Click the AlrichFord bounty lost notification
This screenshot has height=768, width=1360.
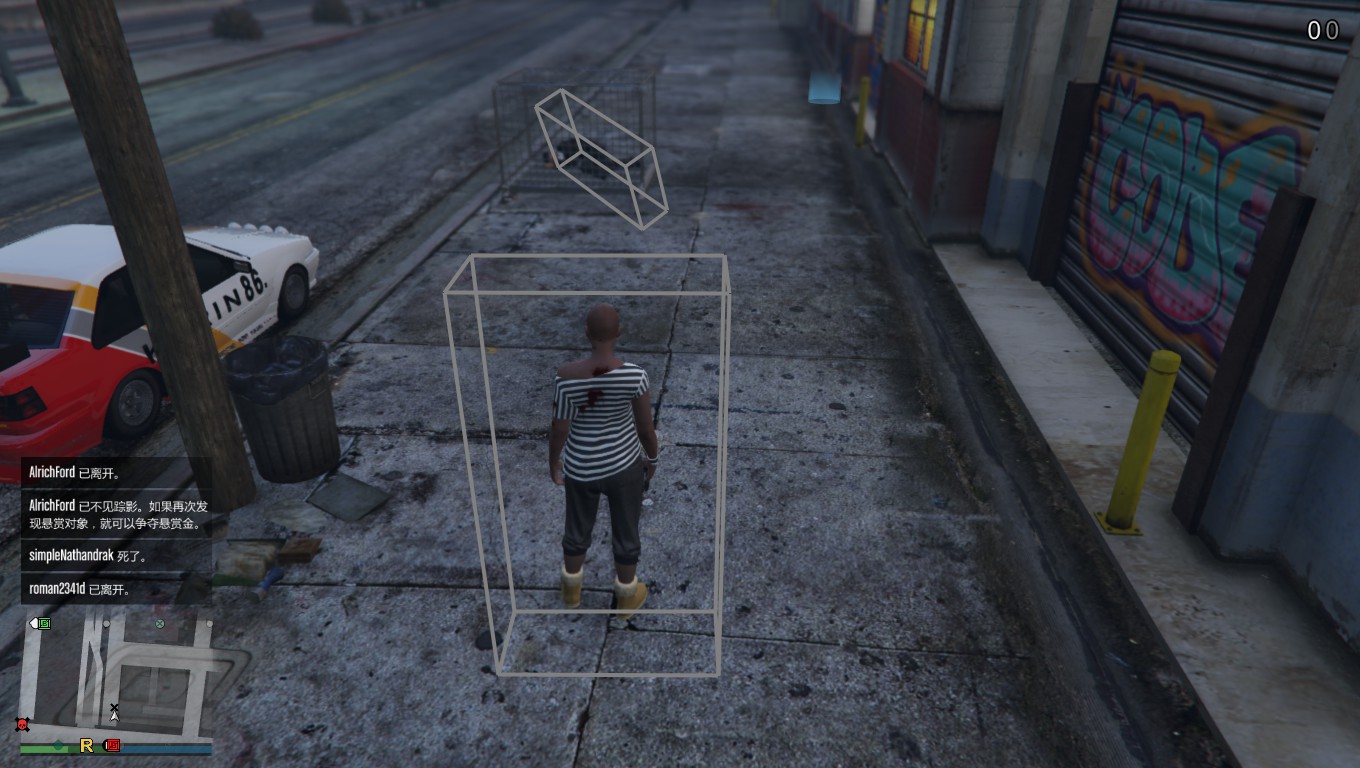116,514
